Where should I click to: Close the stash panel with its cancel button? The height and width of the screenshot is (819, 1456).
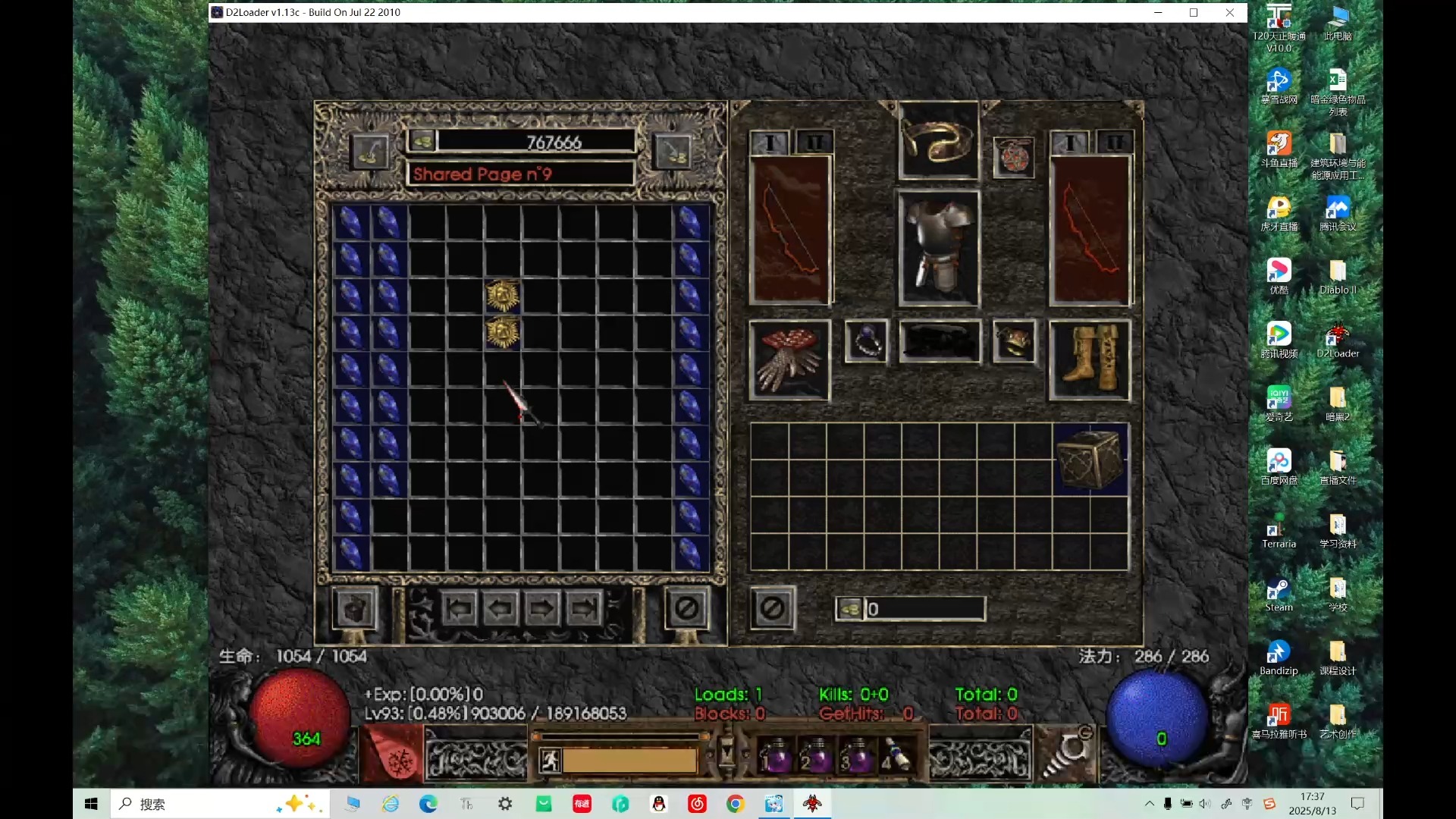tap(687, 608)
